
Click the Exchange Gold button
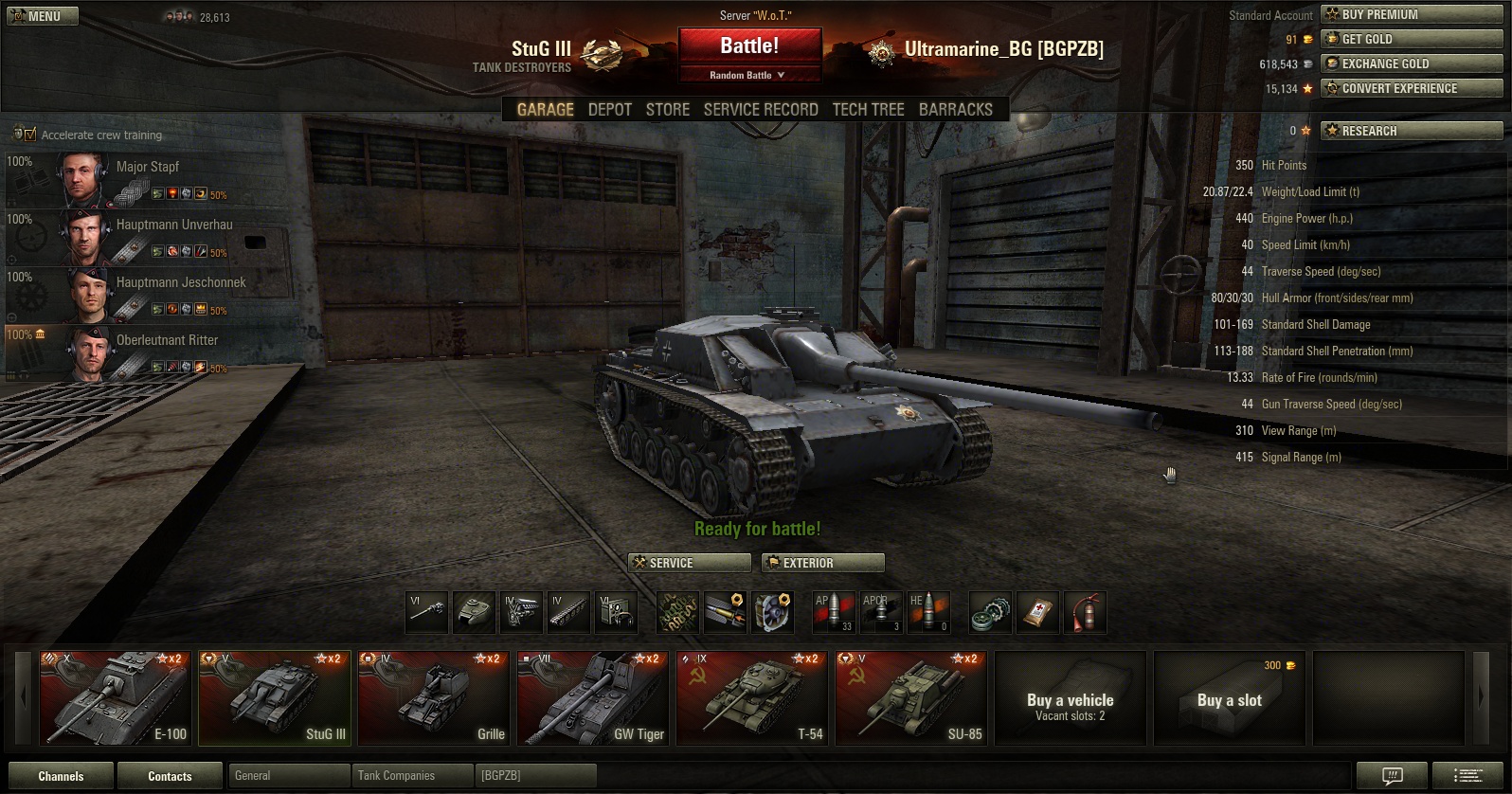[x=1412, y=63]
